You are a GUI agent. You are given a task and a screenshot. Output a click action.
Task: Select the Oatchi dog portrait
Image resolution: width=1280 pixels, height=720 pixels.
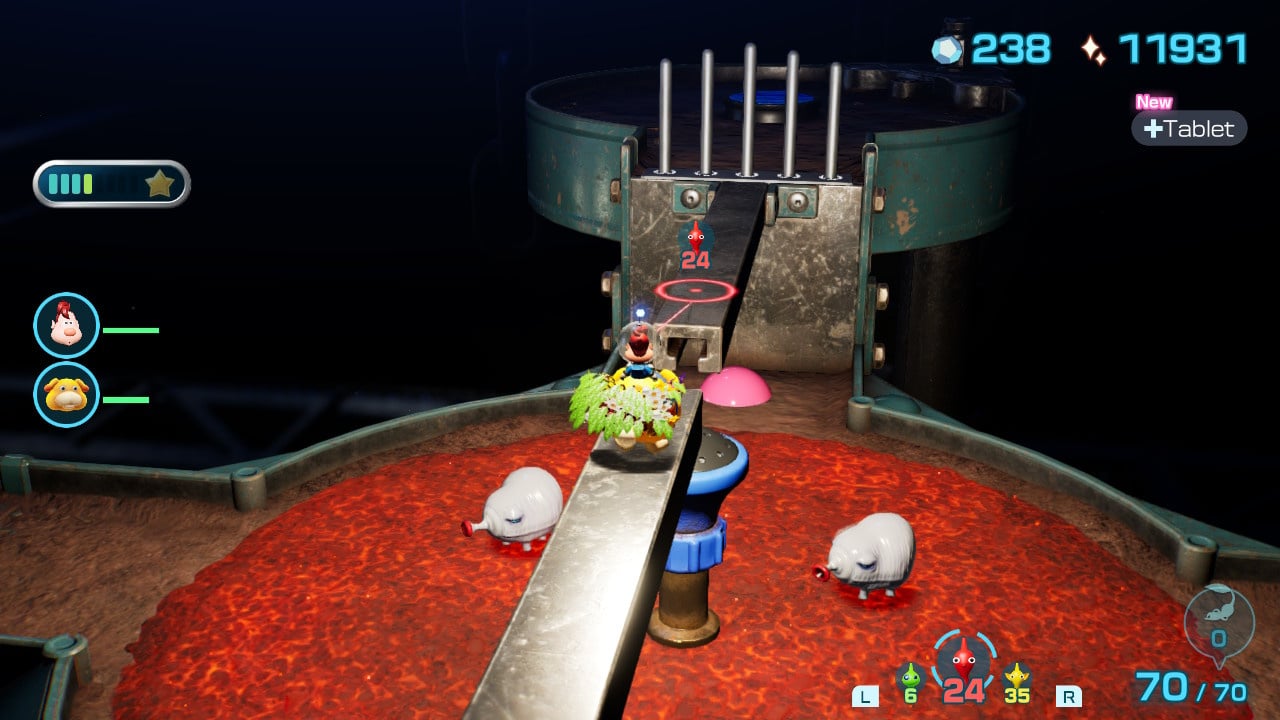[66, 394]
